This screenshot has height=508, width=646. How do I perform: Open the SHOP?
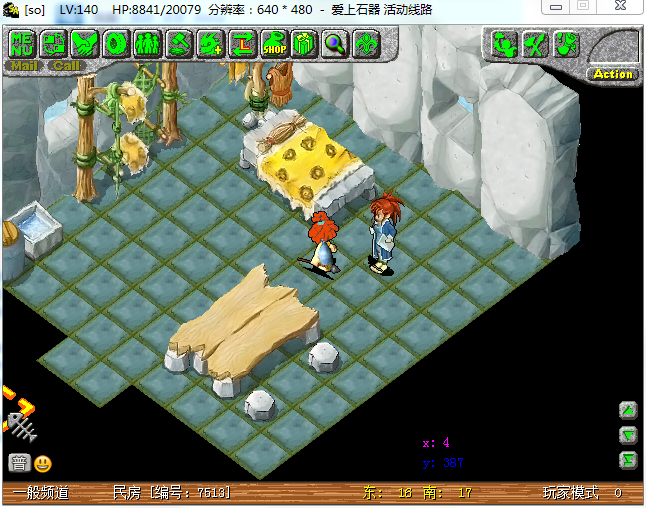(x=272, y=44)
